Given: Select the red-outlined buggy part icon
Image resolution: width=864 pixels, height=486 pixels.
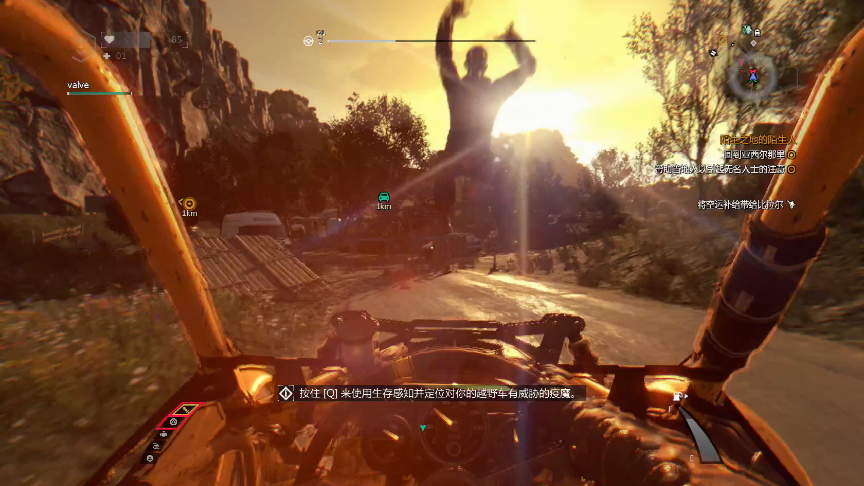Looking at the screenshot, I should coord(171,422).
